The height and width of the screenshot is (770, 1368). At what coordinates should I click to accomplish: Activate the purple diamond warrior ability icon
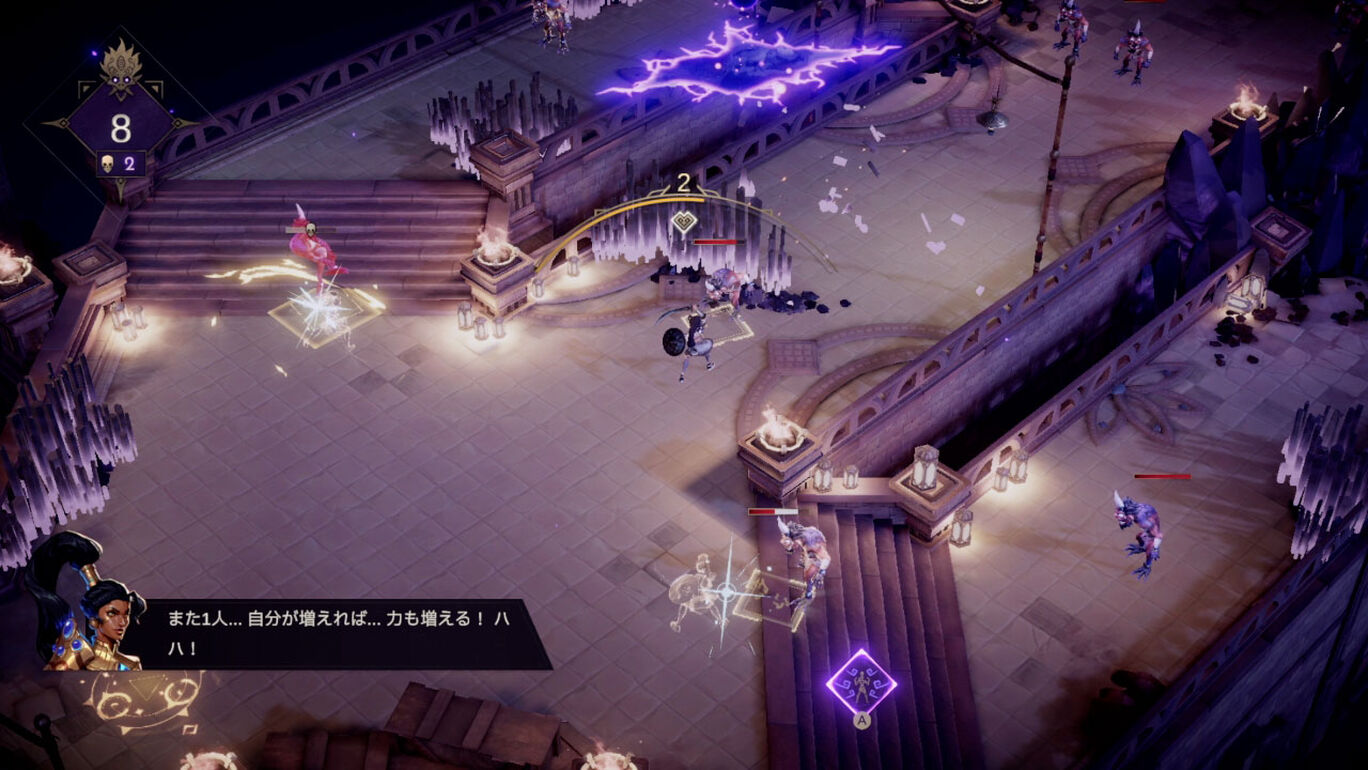[x=860, y=682]
